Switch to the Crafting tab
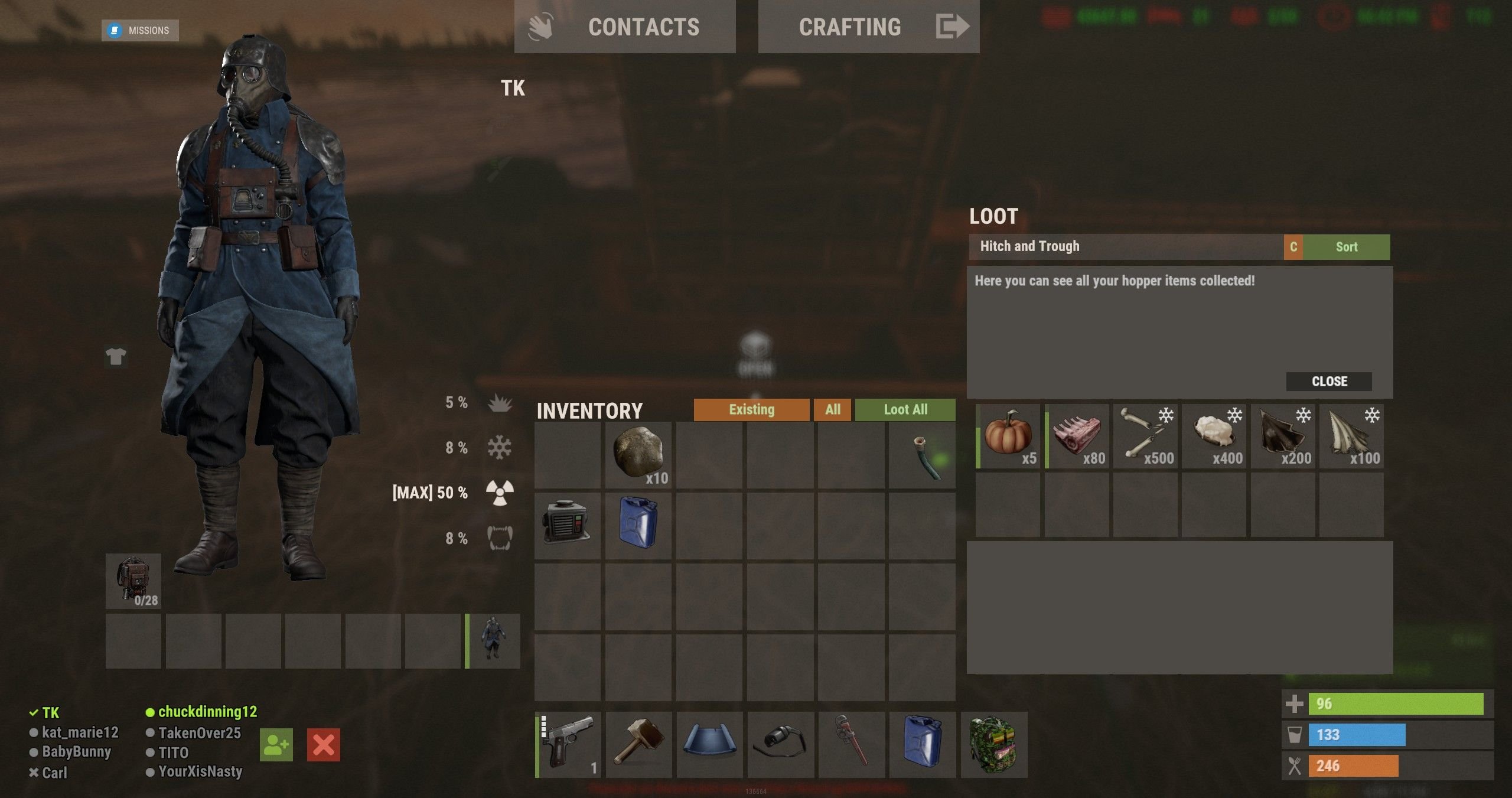Viewport: 1512px width, 798px height. [868, 27]
